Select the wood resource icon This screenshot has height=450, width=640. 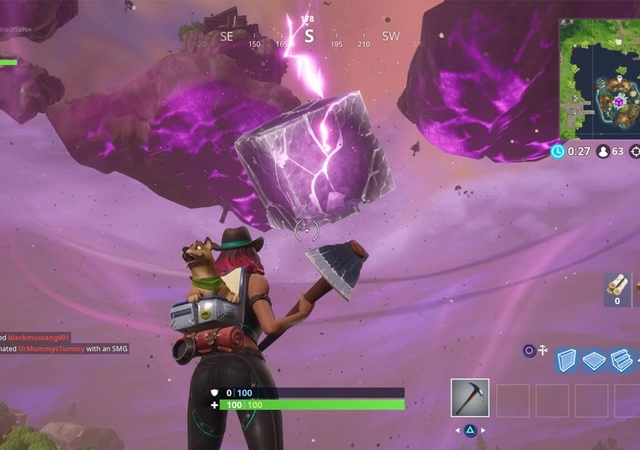(618, 288)
